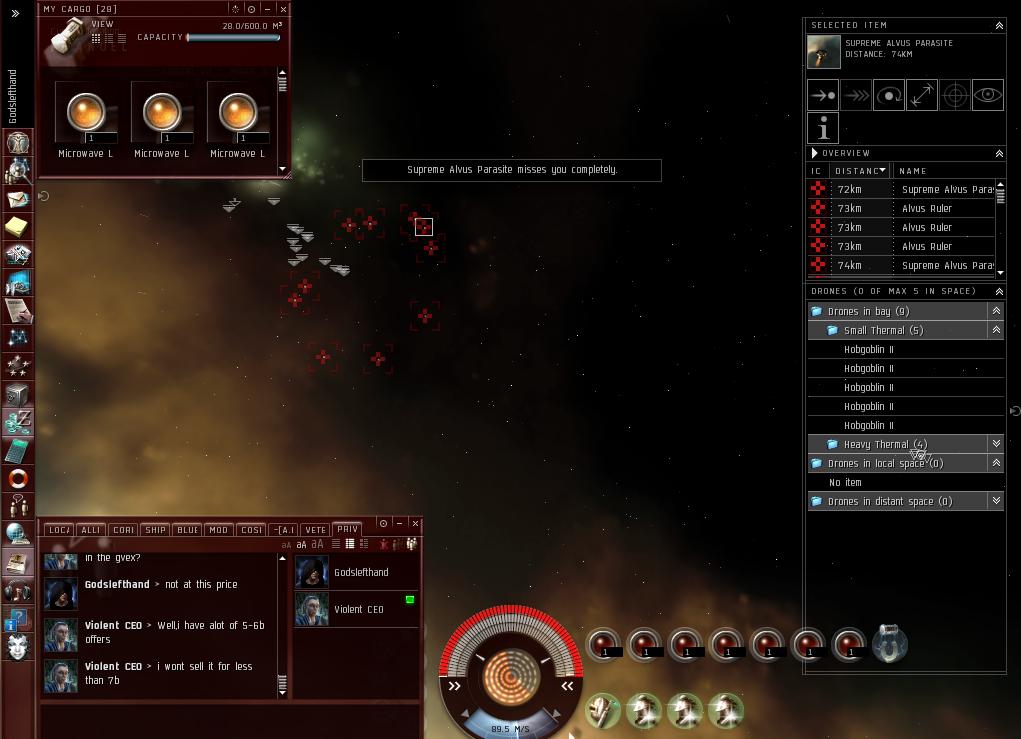This screenshot has width=1021, height=739.
Task: Switch to the Corp chat tab
Action: (x=123, y=530)
